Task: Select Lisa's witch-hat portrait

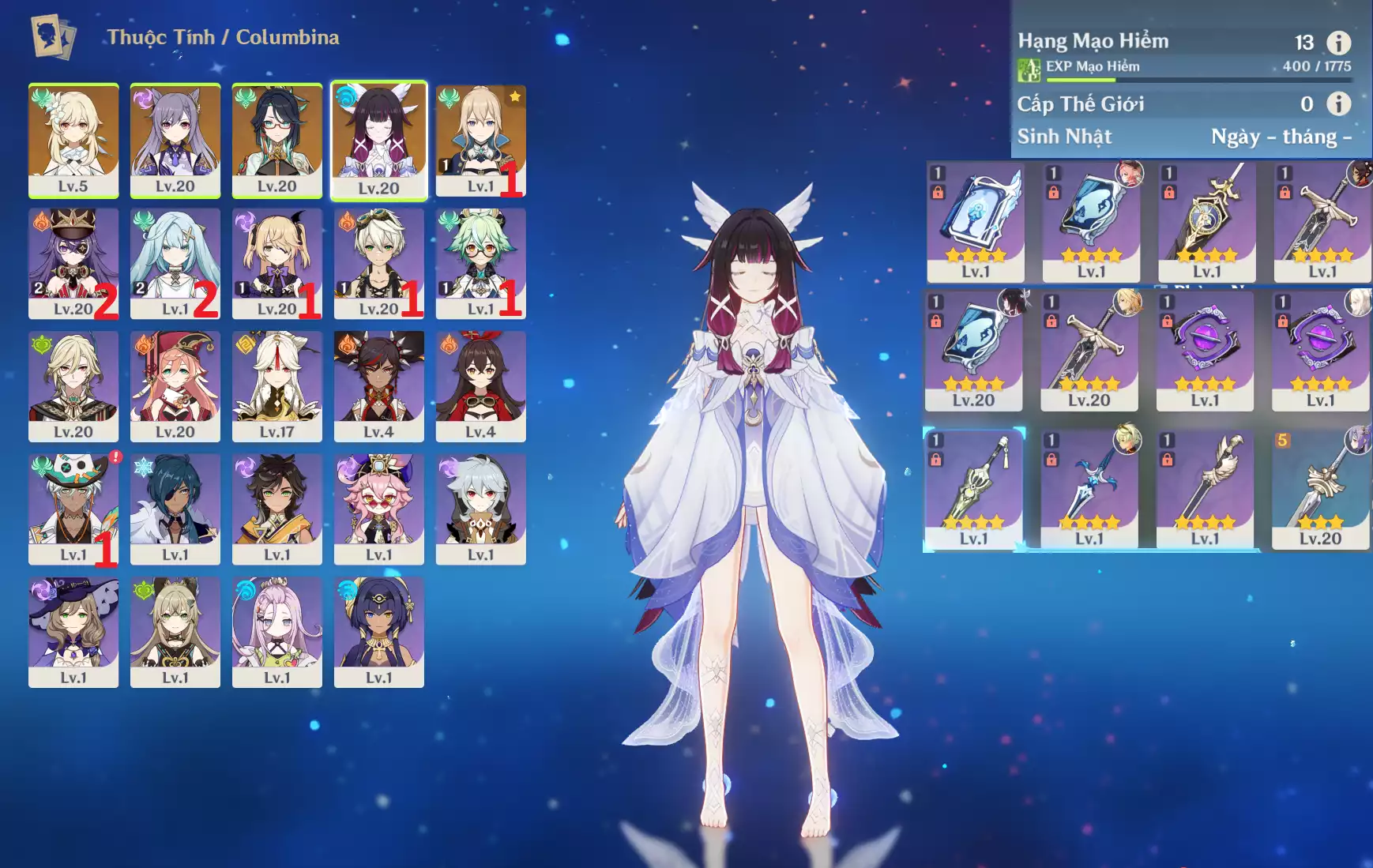Action: pos(73,631)
